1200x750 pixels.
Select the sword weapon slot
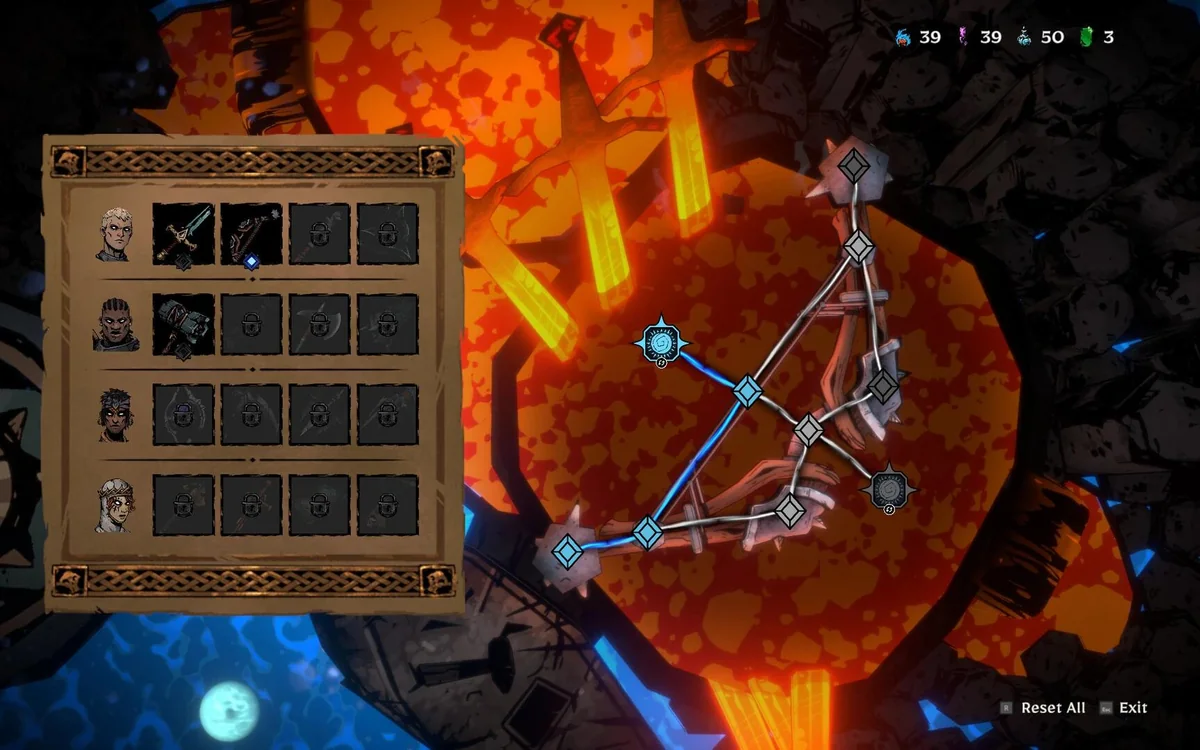pyautogui.click(x=183, y=234)
